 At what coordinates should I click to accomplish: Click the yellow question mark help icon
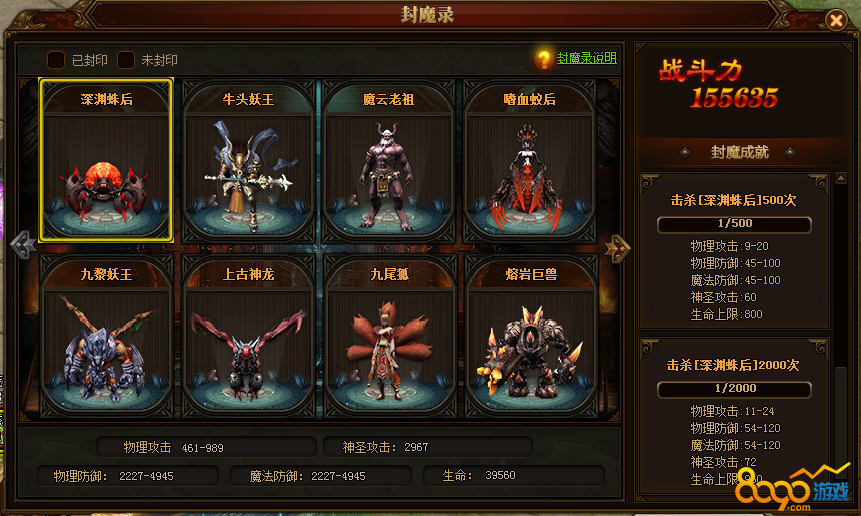click(x=544, y=59)
